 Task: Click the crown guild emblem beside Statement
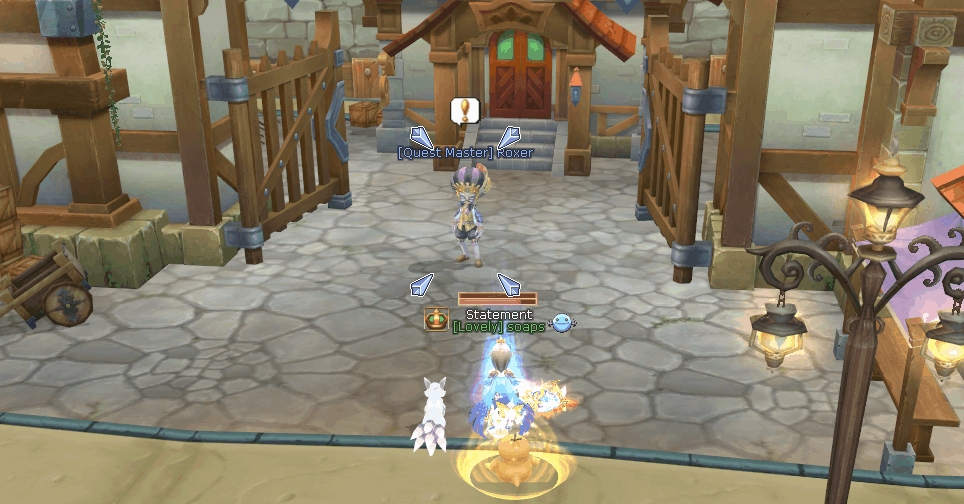tap(436, 320)
